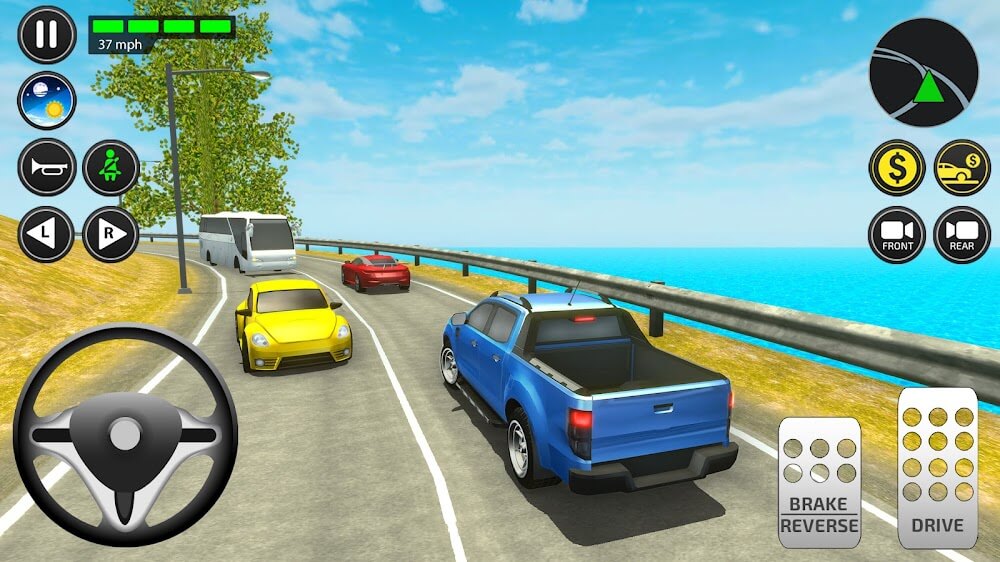Step on the DRIVE pedal
1000x562 pixels.
(937, 467)
